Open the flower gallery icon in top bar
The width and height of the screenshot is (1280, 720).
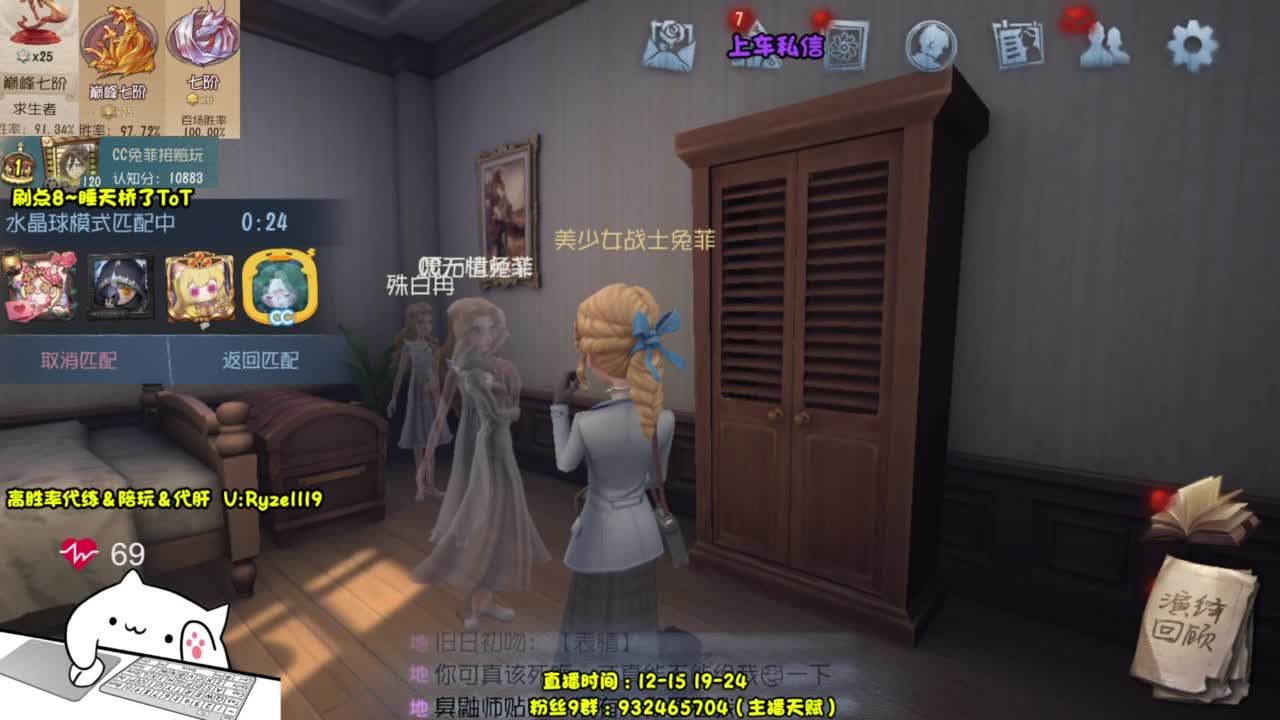click(847, 45)
